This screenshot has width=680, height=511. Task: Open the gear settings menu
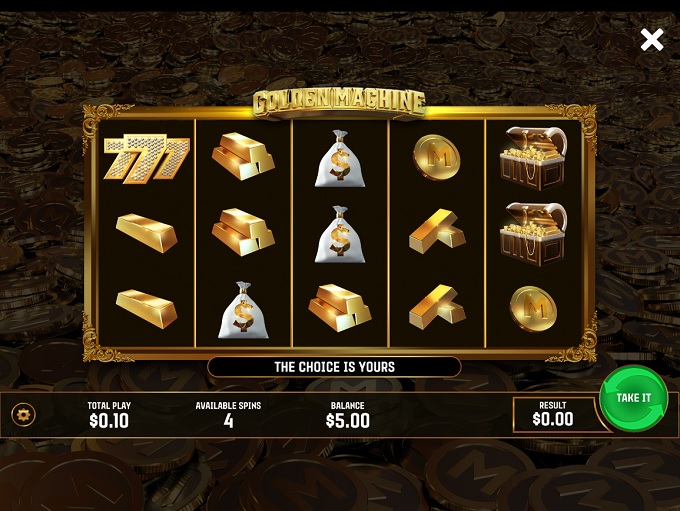23,414
